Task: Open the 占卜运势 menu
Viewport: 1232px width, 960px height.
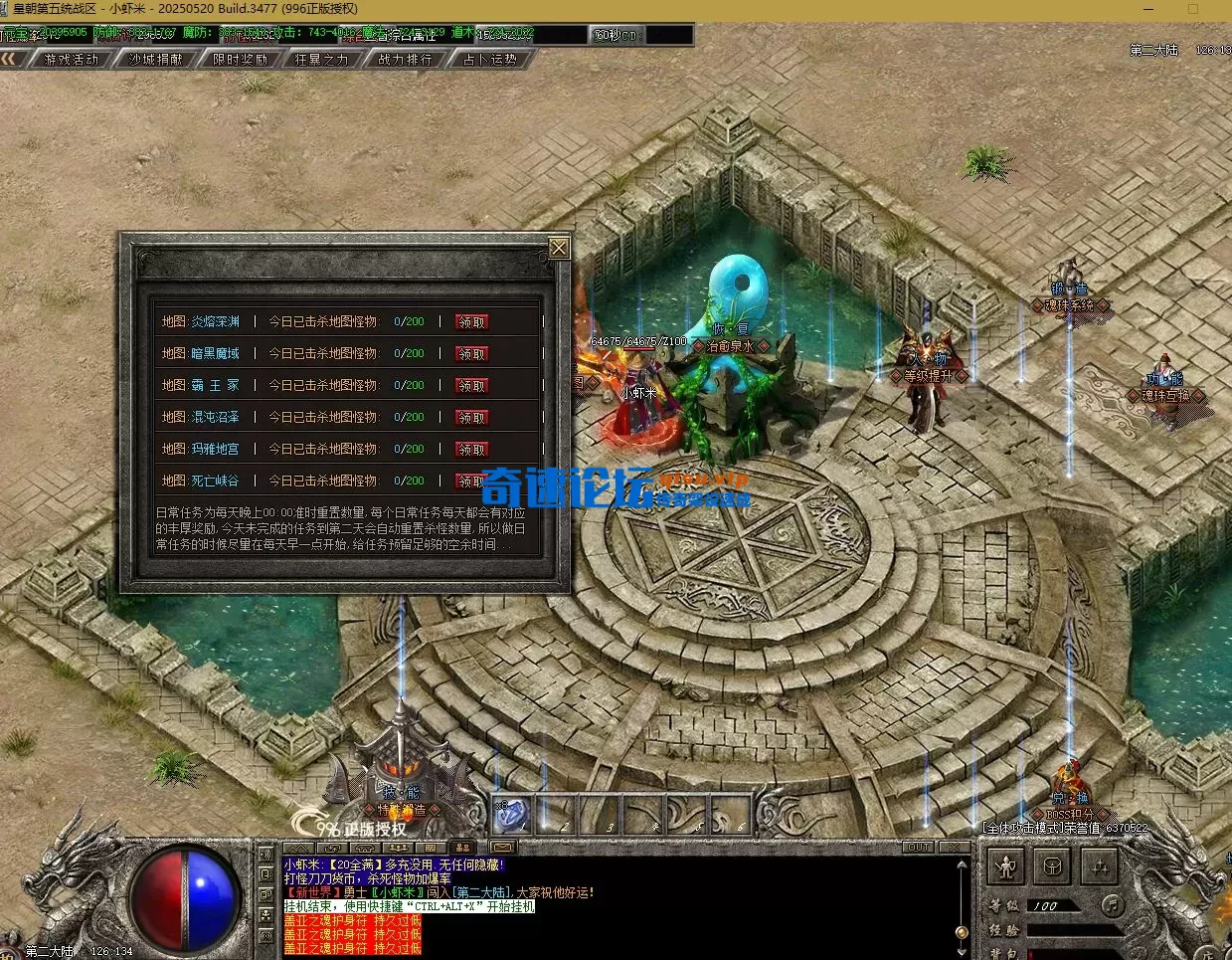Action: (x=490, y=60)
